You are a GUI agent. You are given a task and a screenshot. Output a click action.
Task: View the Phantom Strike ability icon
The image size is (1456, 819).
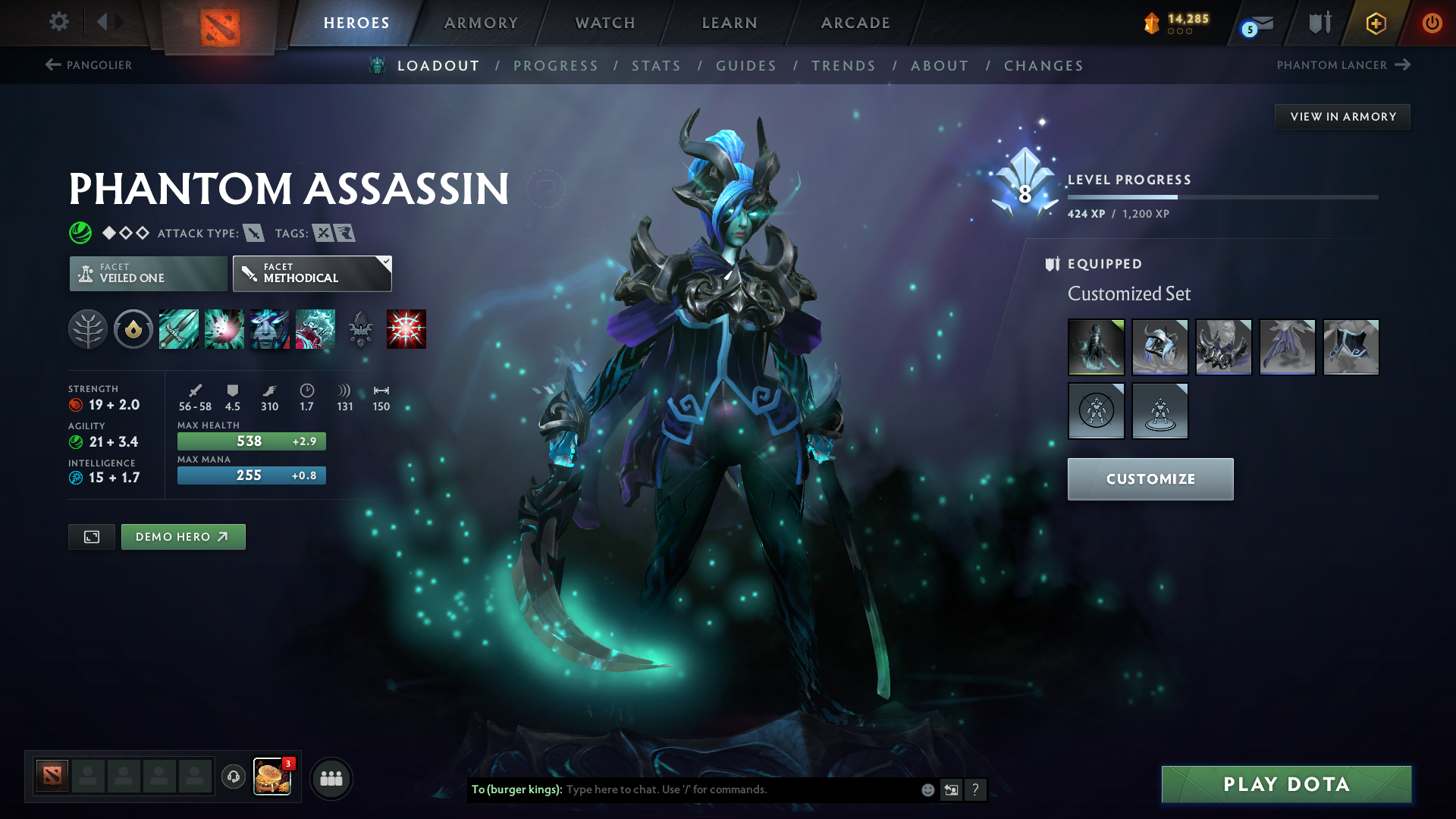(224, 329)
